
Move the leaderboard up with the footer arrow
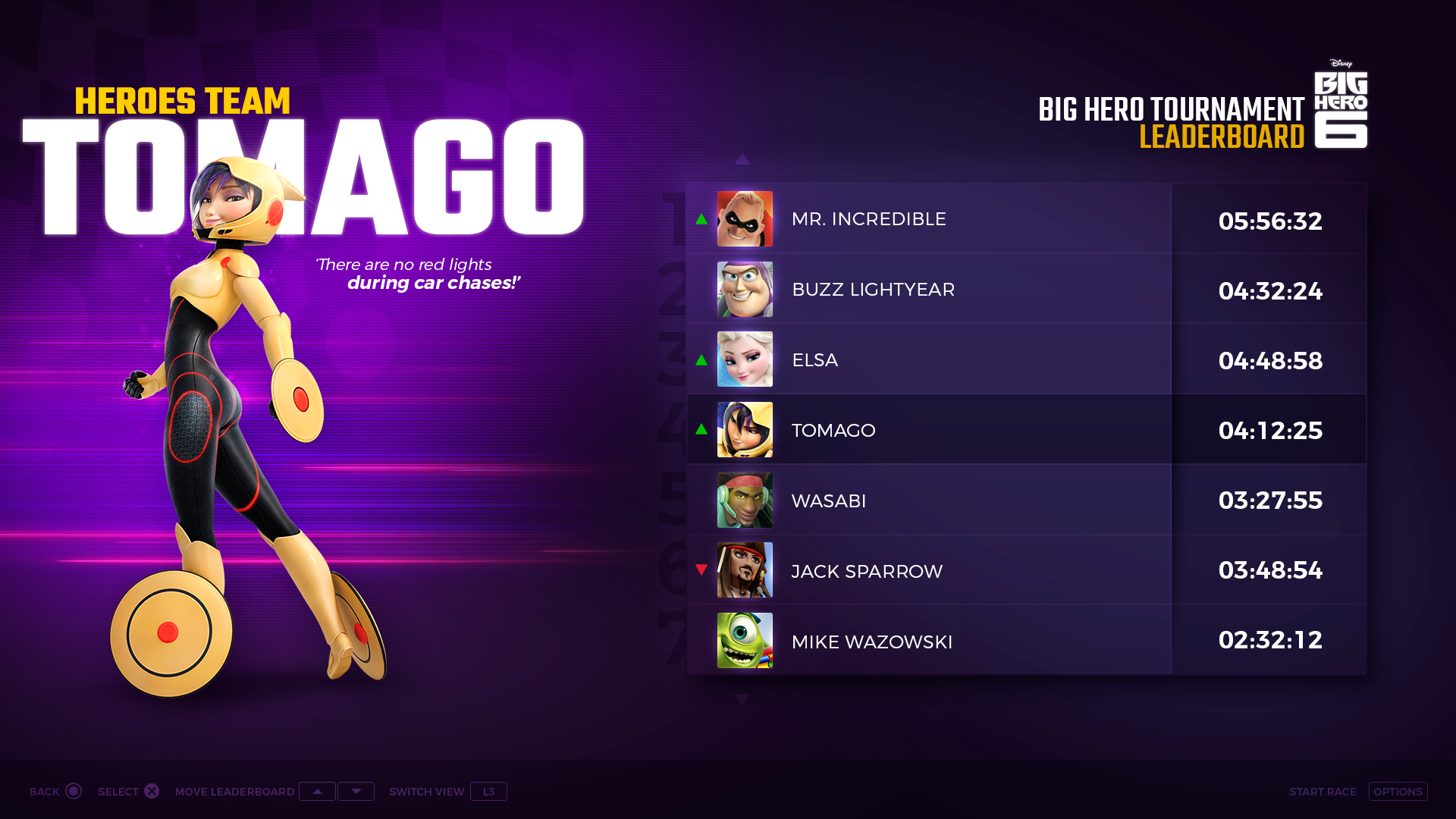(x=317, y=792)
